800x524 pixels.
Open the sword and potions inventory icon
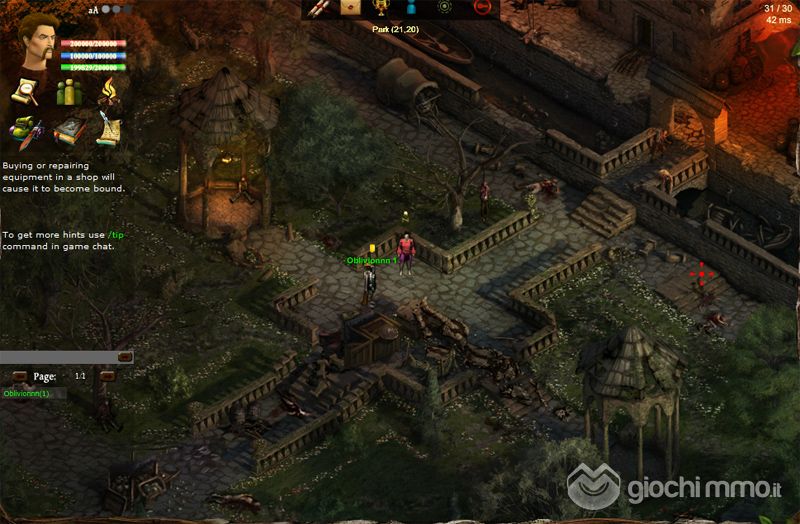point(25,130)
